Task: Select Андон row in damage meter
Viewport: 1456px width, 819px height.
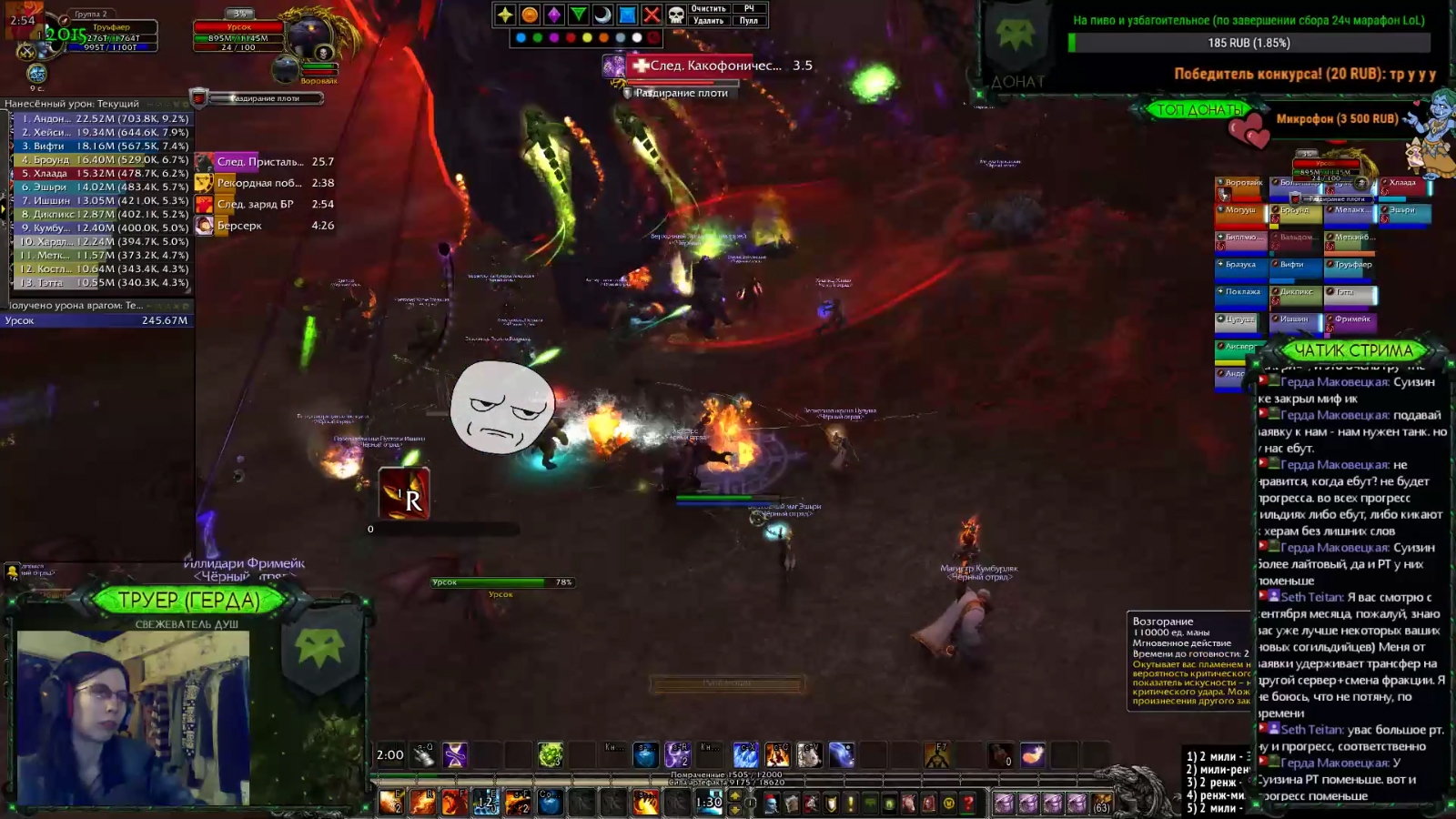Action: point(100,118)
